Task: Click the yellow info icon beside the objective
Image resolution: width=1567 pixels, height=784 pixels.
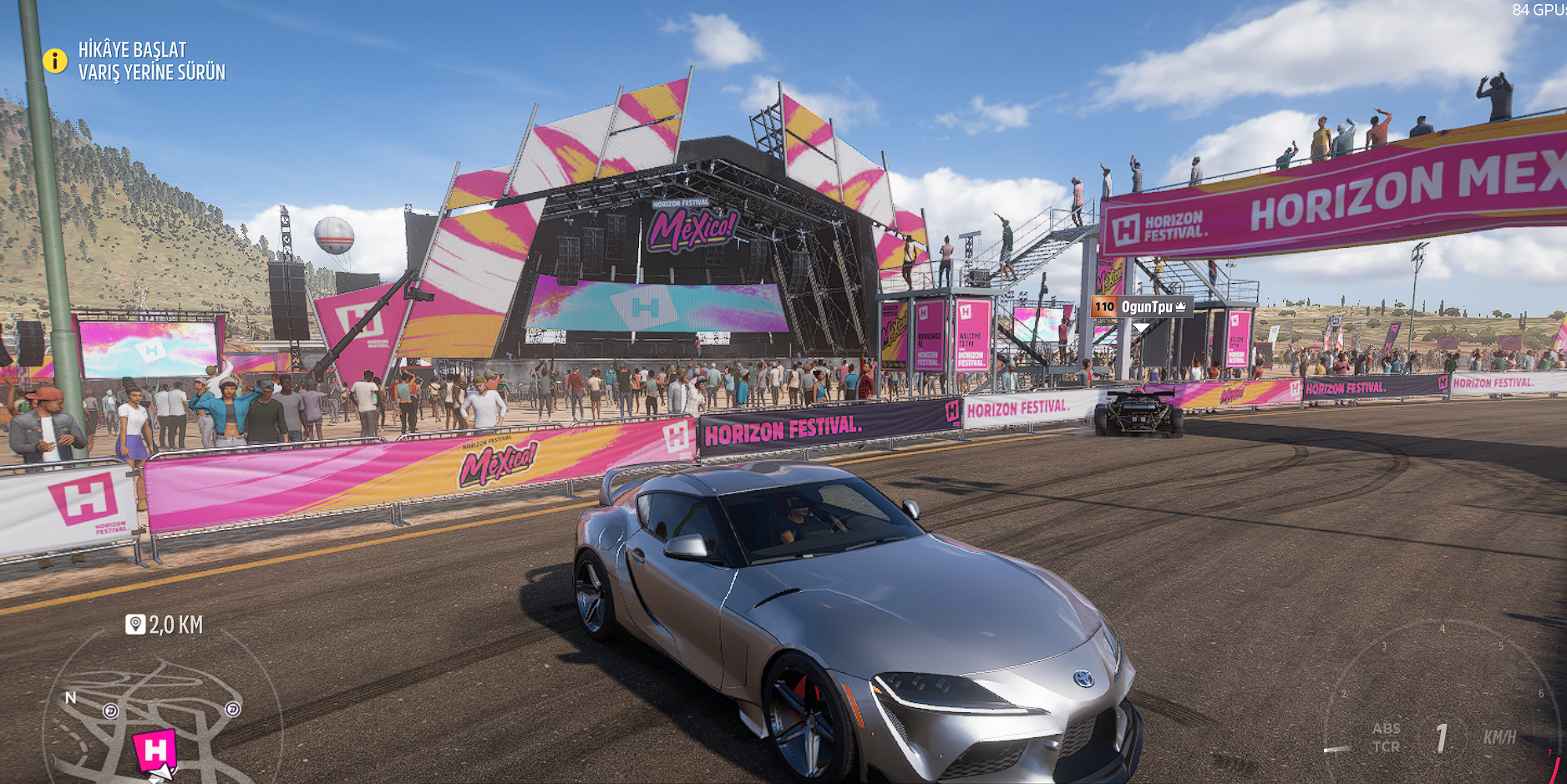Action: click(55, 61)
